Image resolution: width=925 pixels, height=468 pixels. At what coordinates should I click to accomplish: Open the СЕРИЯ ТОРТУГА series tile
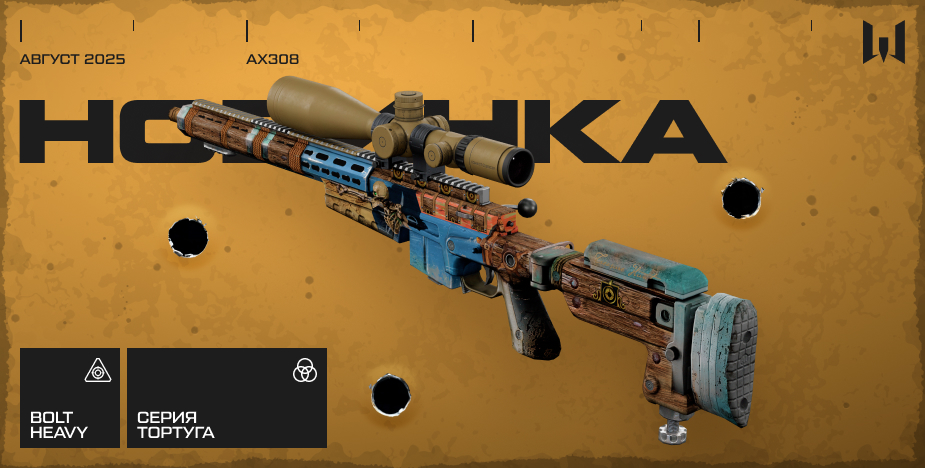pyautogui.click(x=226, y=398)
